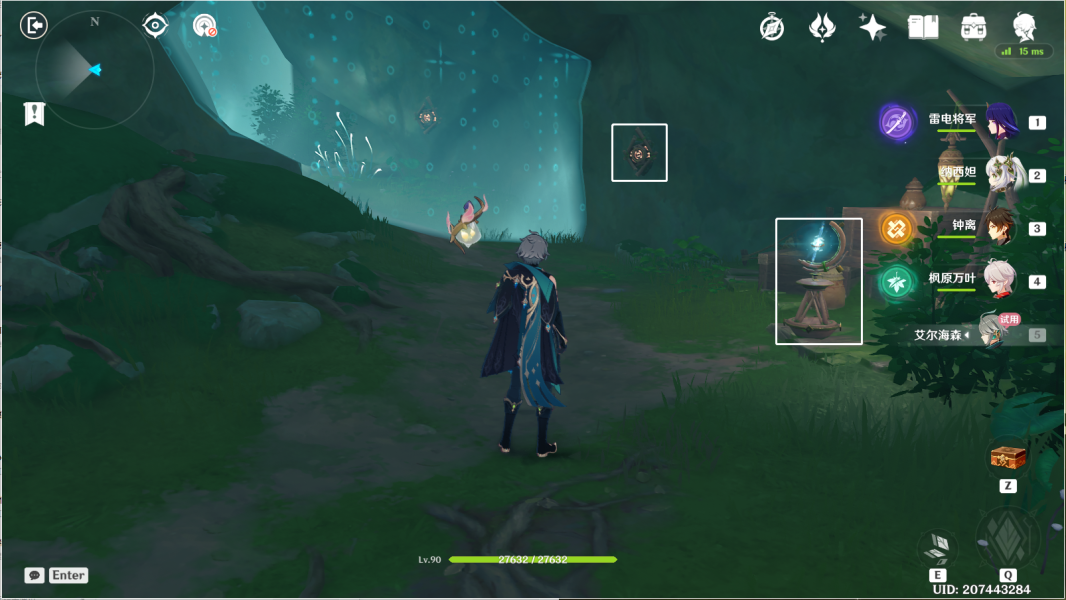Open the character head profile icon
The height and width of the screenshot is (600, 1066).
(x=1023, y=27)
